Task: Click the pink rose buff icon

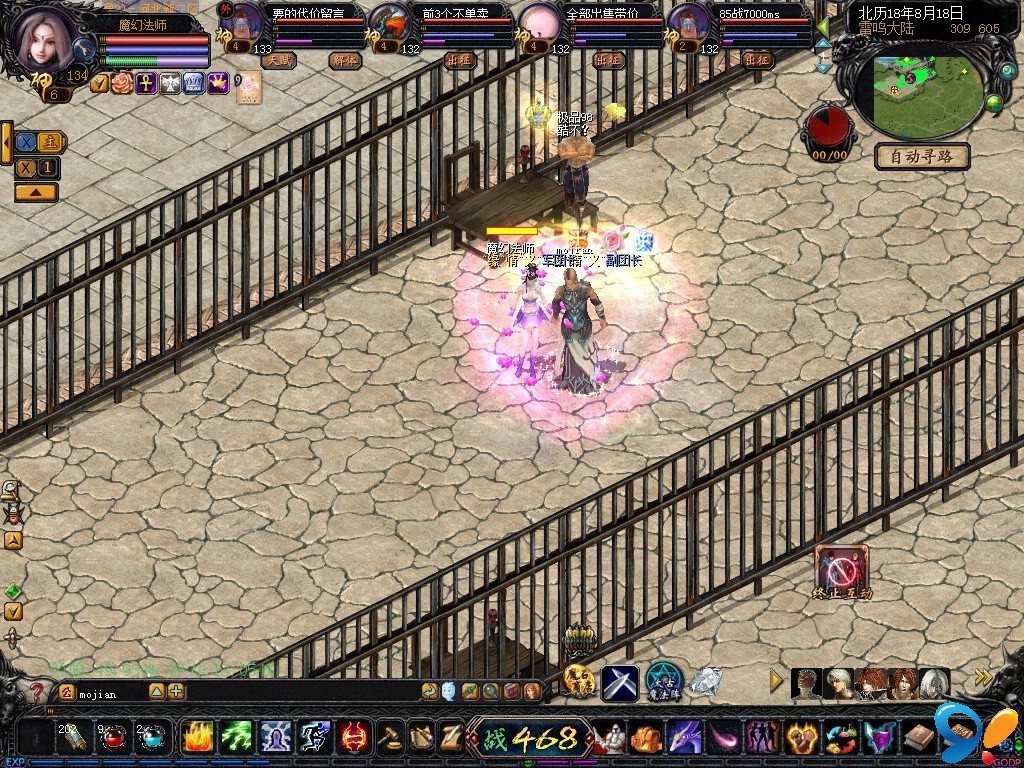Action: click(121, 84)
